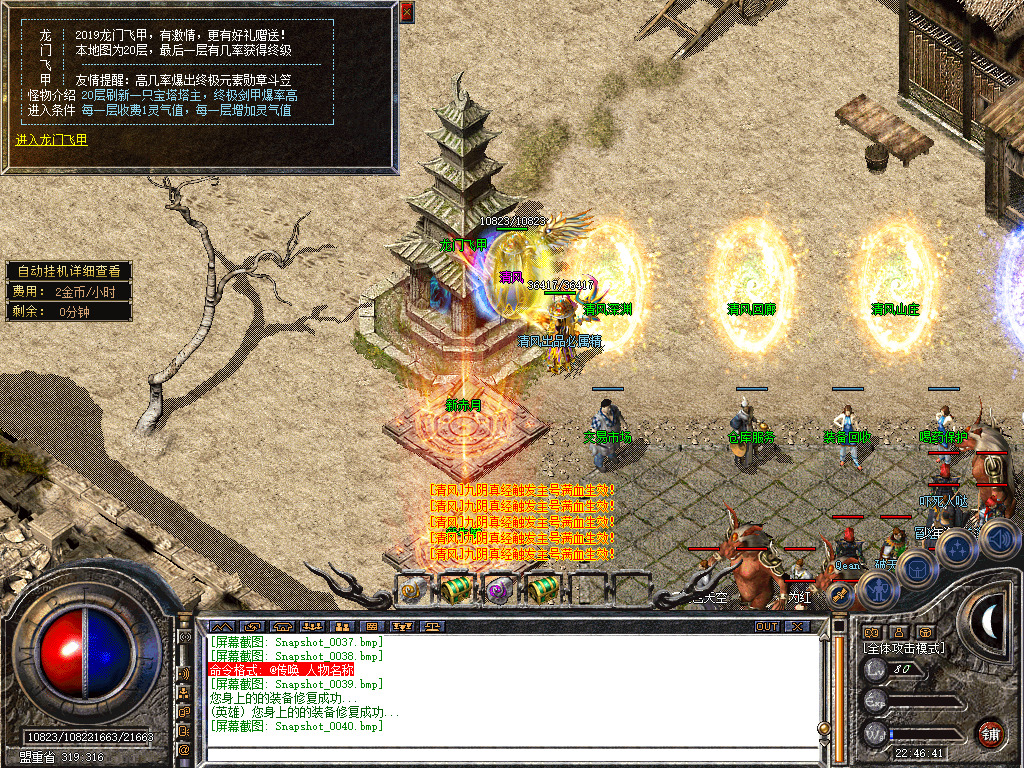Click the 进入龙门飞甲 link
Viewport: 1024px width, 768px height.
click(x=52, y=140)
